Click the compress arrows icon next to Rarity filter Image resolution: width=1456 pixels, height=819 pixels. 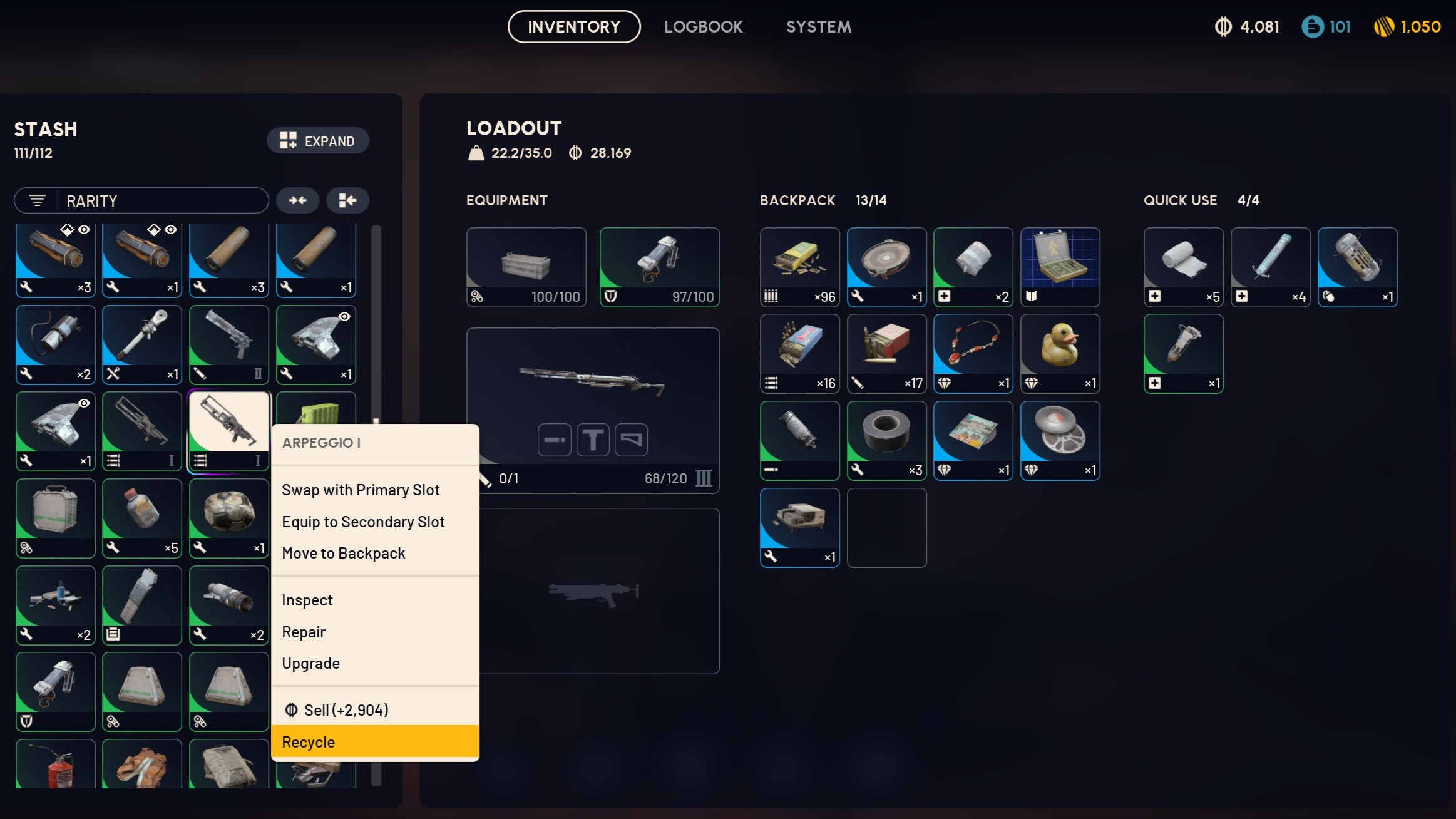(x=297, y=200)
